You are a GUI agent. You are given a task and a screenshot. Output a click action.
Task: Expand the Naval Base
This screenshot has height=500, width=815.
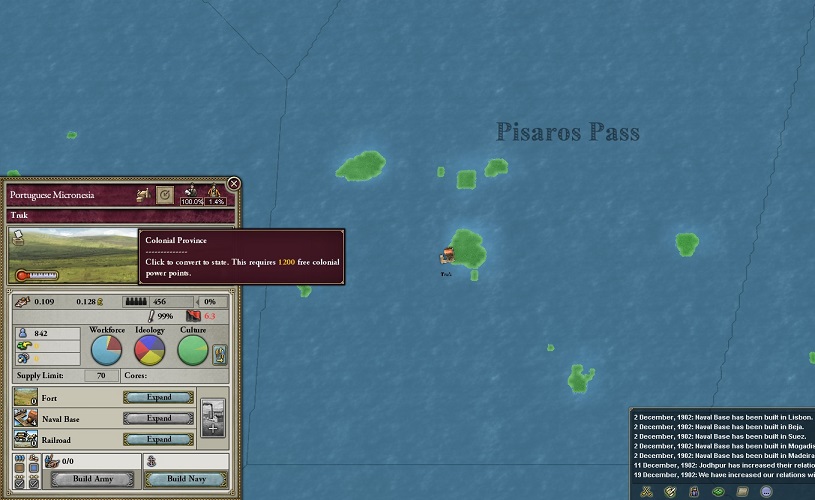[158, 418]
